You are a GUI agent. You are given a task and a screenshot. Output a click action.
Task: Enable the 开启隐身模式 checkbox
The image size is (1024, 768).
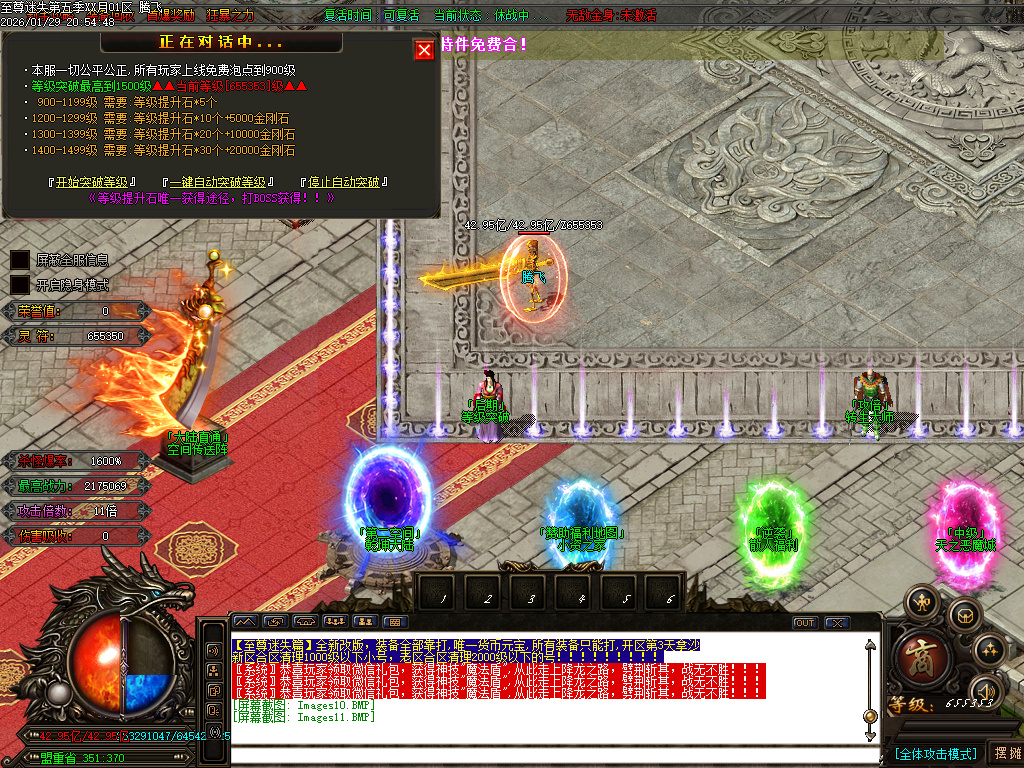coord(20,285)
